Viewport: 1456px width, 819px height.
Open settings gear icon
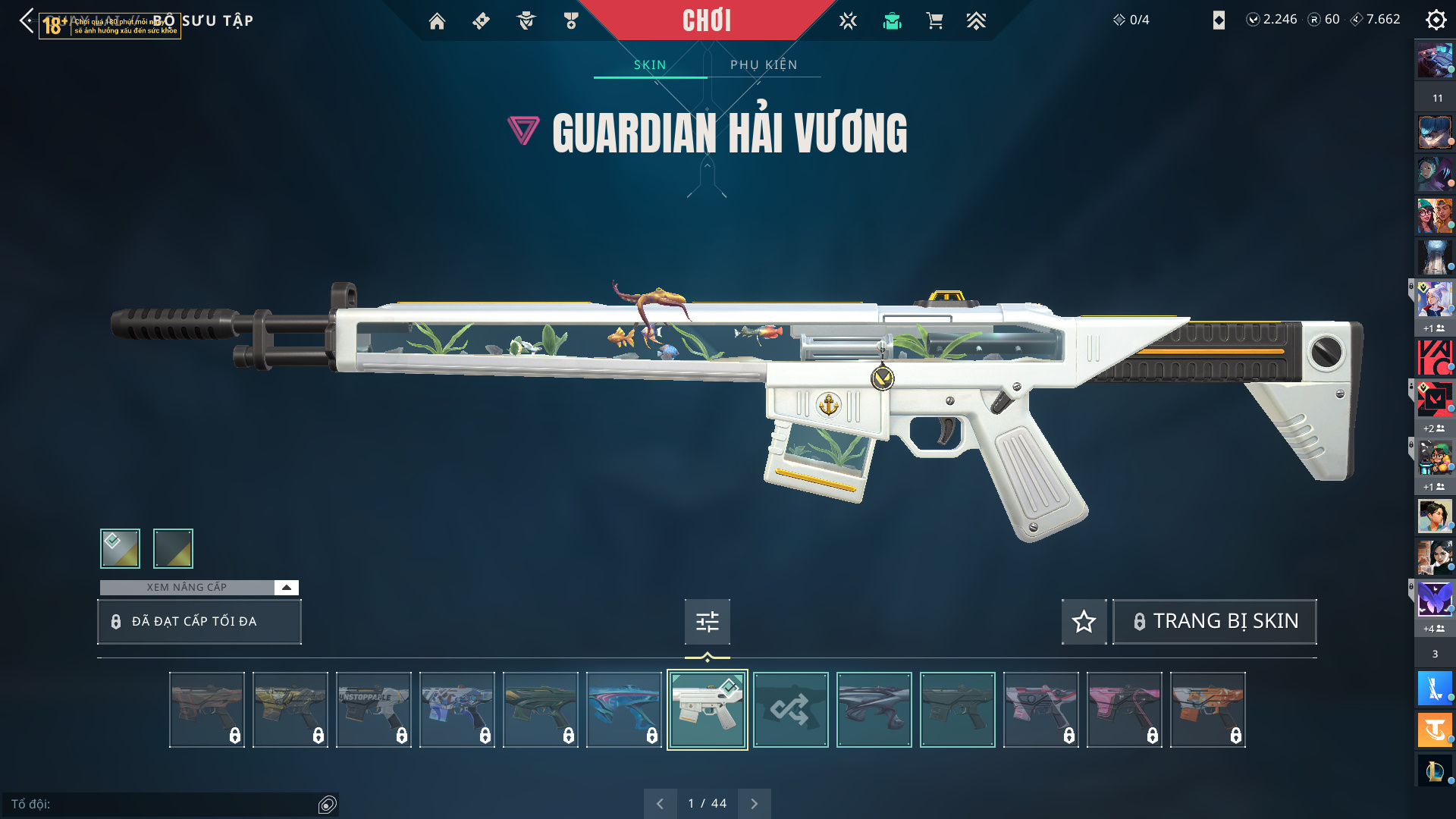tap(1436, 20)
